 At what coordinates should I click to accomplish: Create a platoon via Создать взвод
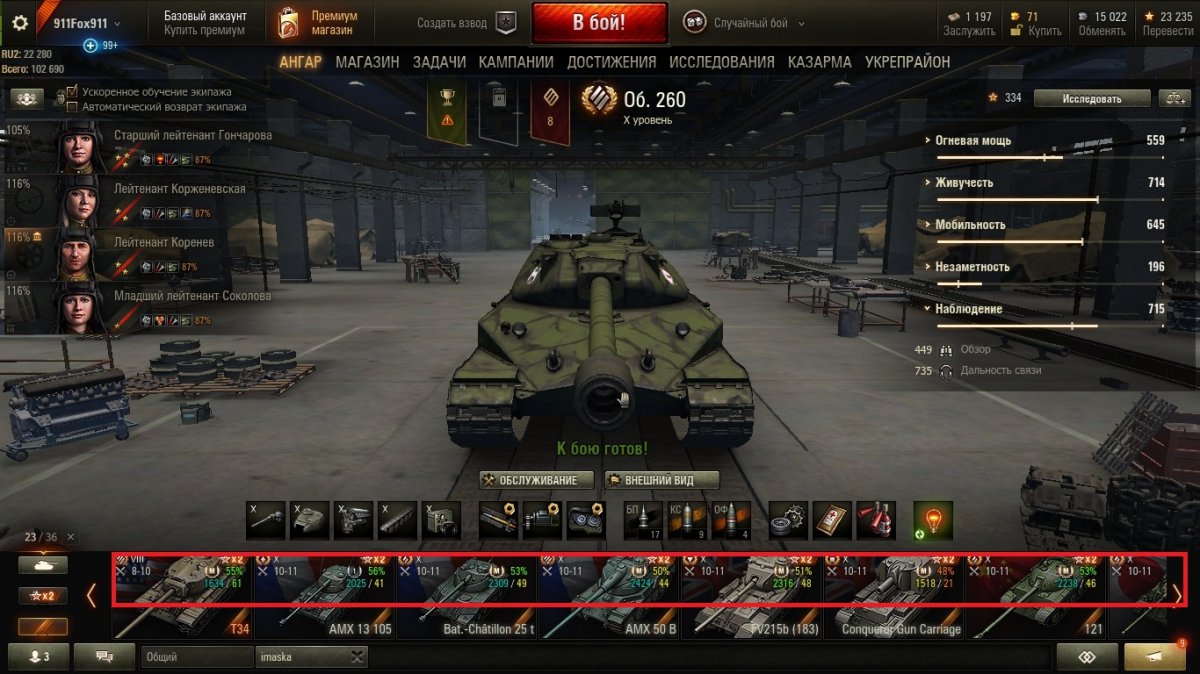click(463, 22)
